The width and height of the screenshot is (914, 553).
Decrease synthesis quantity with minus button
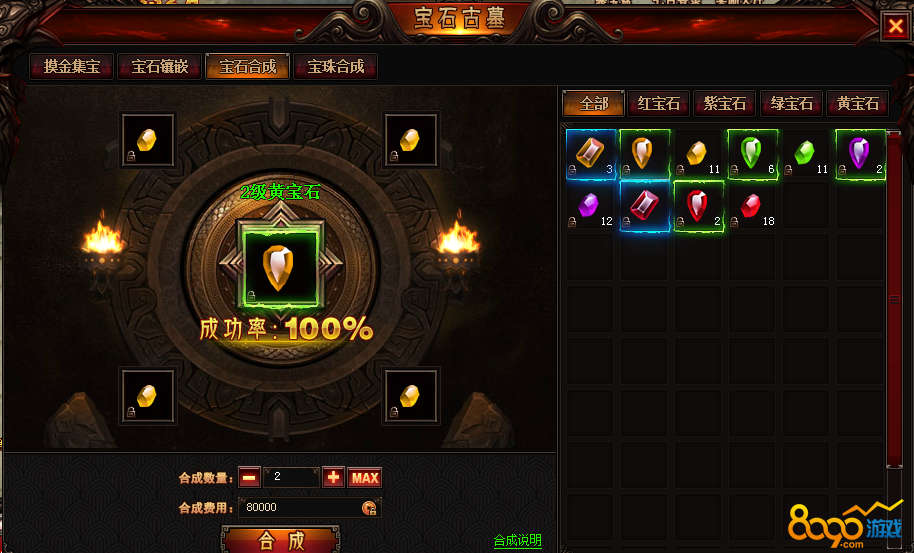tap(249, 478)
